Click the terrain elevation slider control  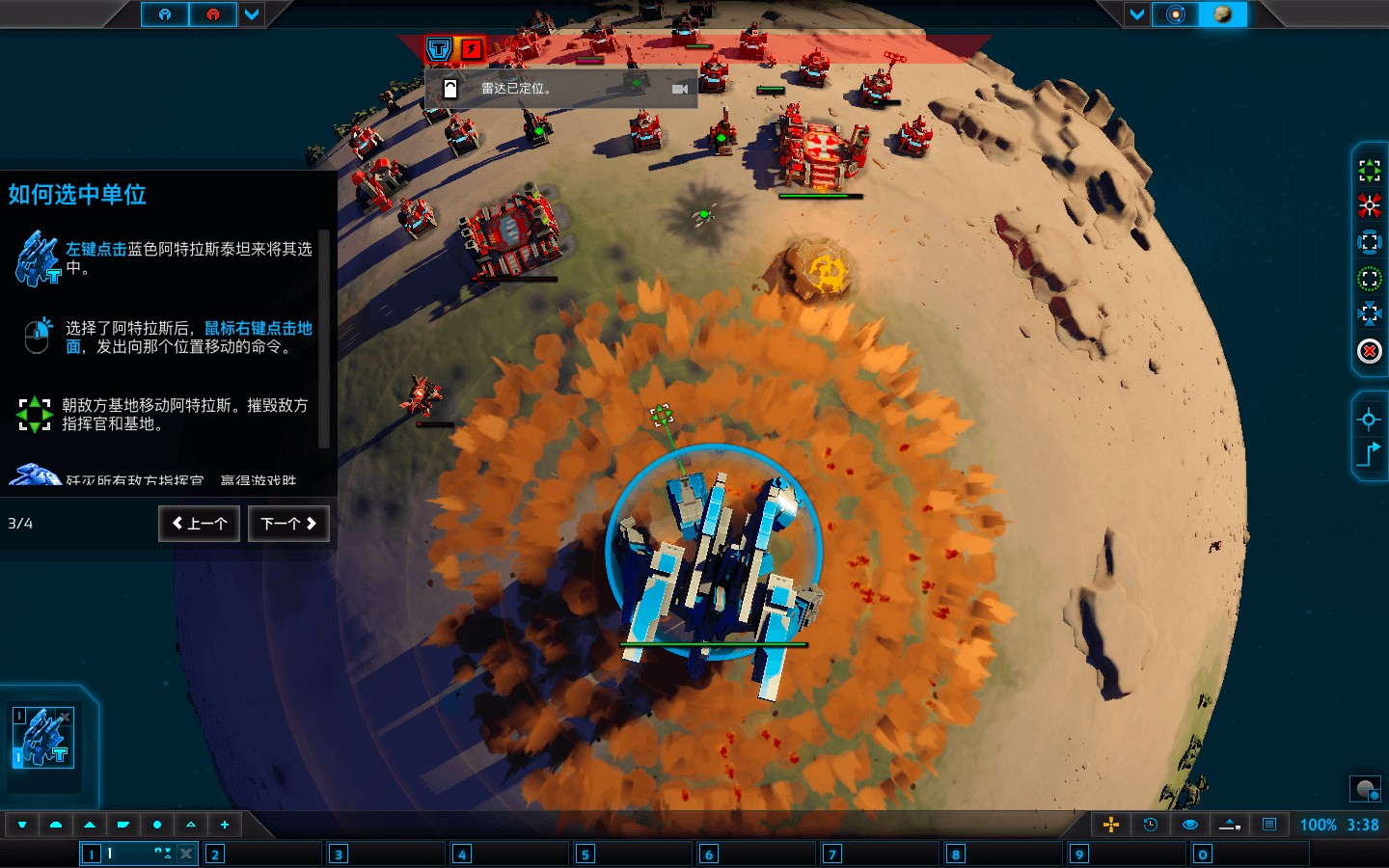1228,825
